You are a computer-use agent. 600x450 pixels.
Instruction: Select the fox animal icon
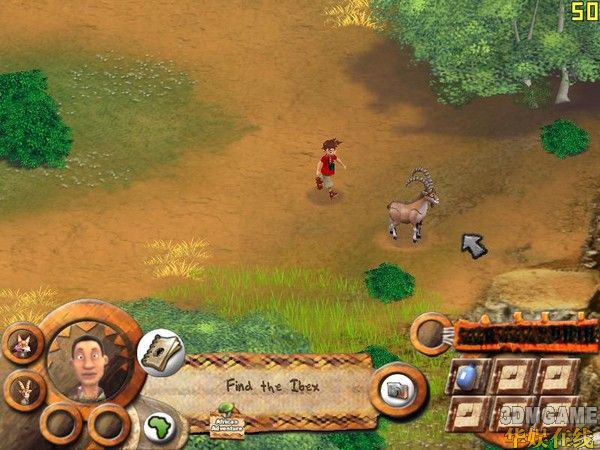point(22,343)
